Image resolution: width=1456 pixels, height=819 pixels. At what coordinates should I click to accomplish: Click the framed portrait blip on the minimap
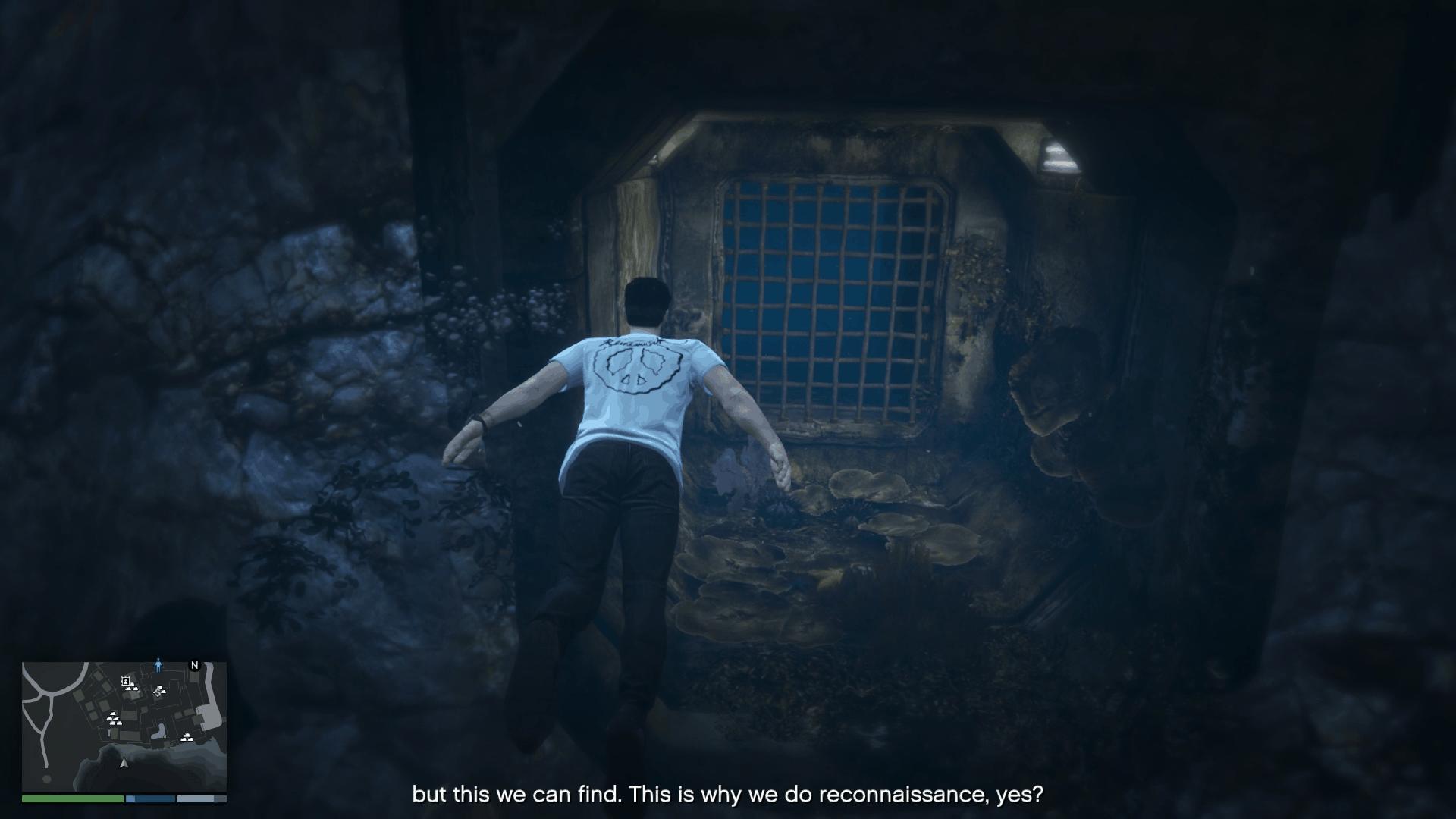click(x=125, y=681)
